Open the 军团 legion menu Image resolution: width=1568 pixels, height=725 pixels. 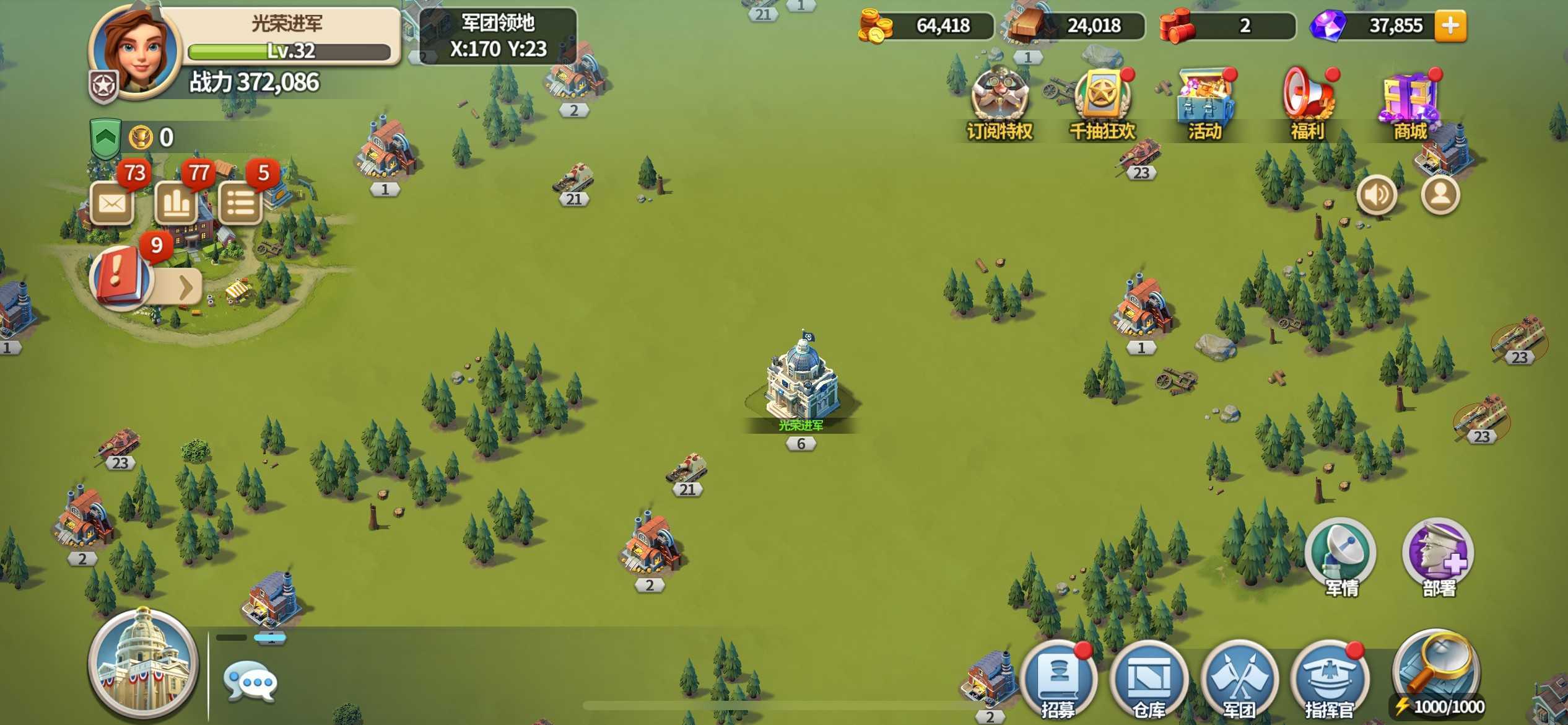pos(1239,679)
